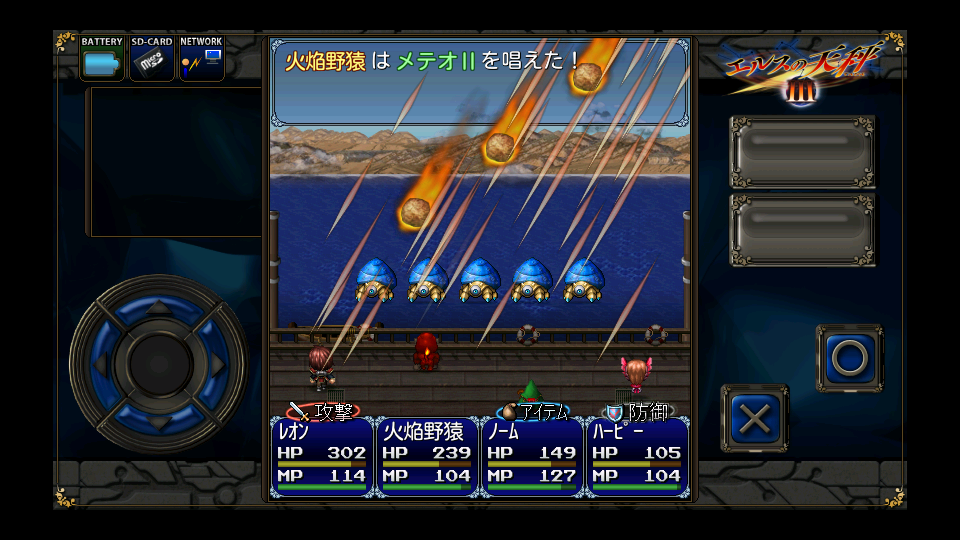Click the D-pad right arrow

[x=216, y=362]
